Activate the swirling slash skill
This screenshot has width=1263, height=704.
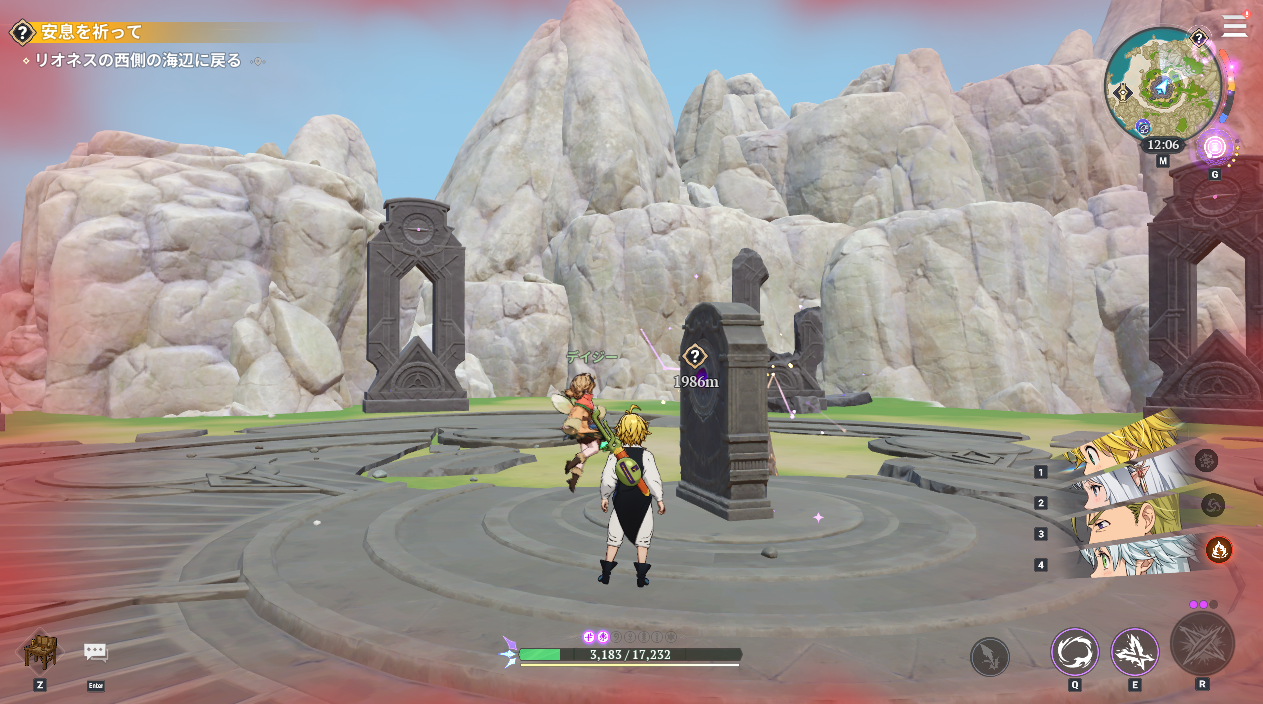click(1074, 652)
